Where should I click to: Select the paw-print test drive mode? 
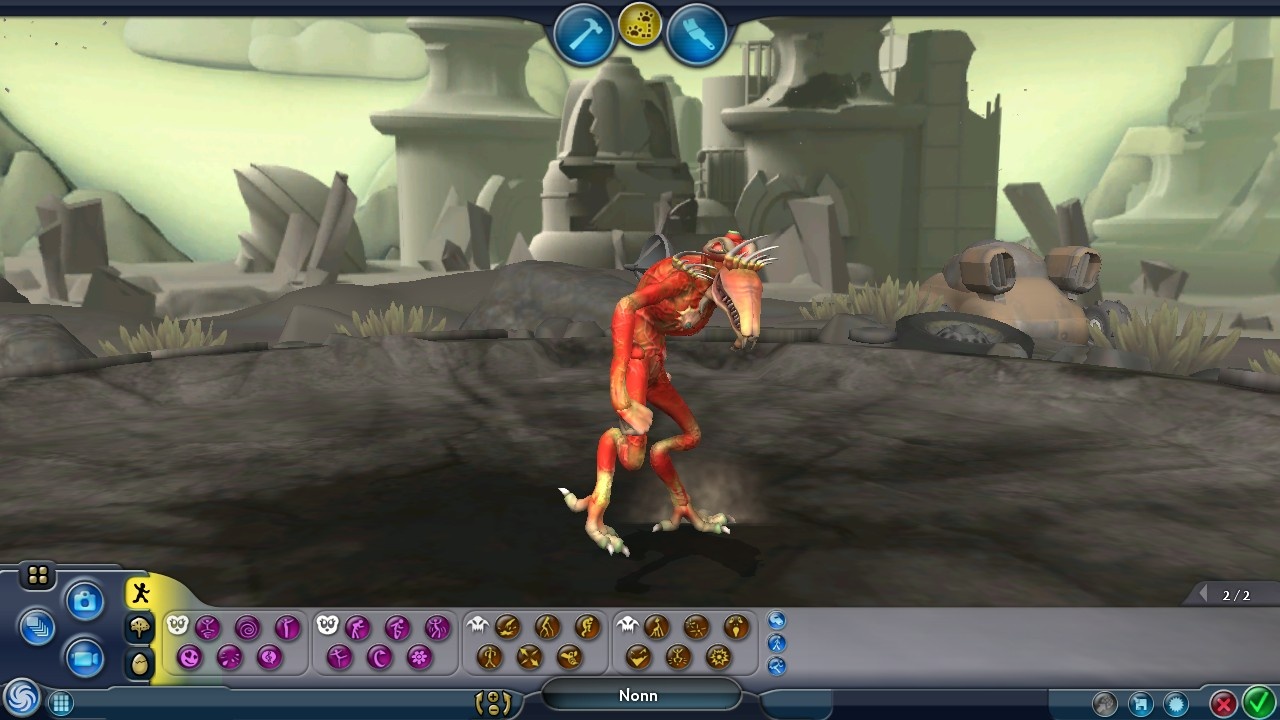tap(640, 27)
